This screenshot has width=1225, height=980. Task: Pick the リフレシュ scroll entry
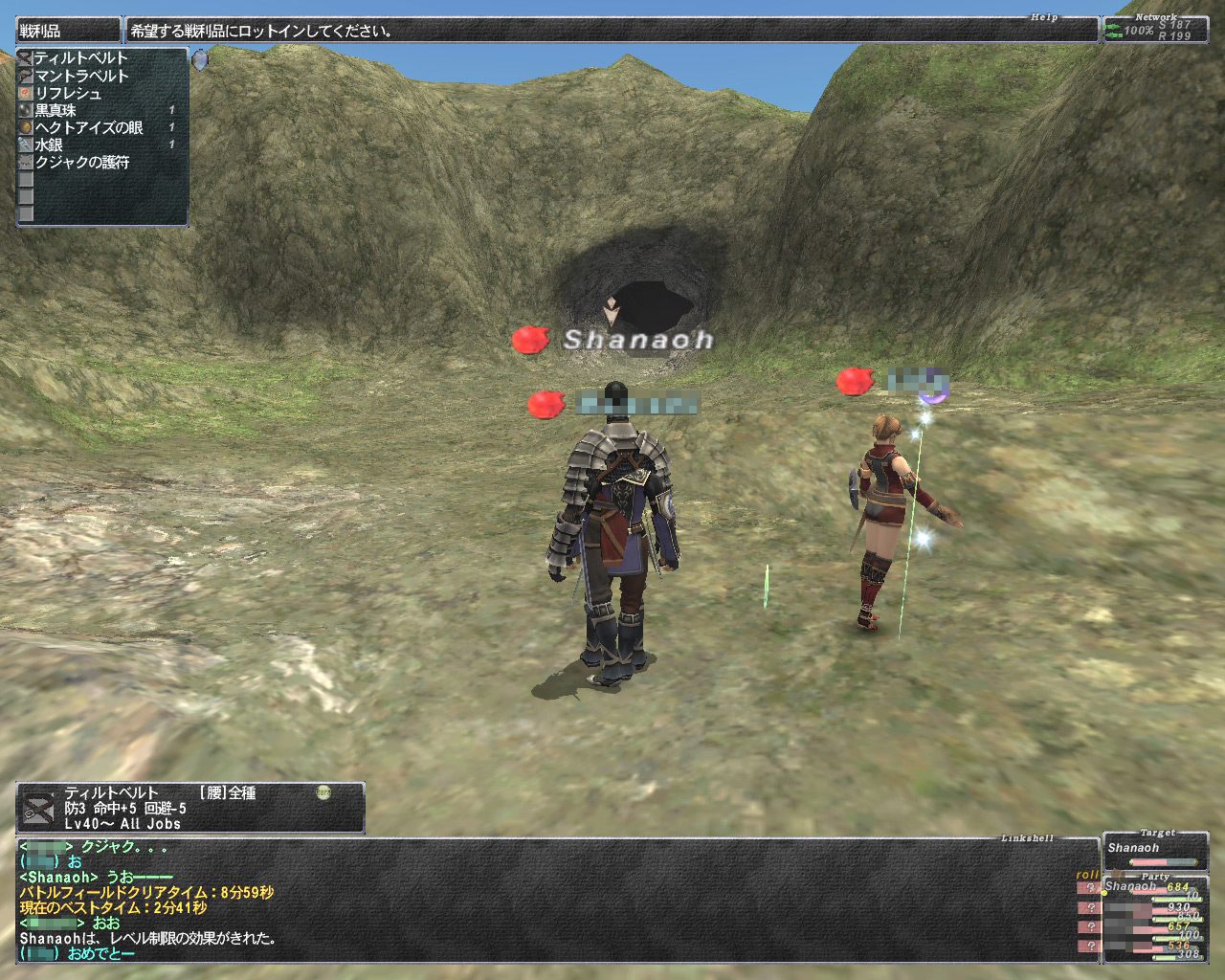68,93
